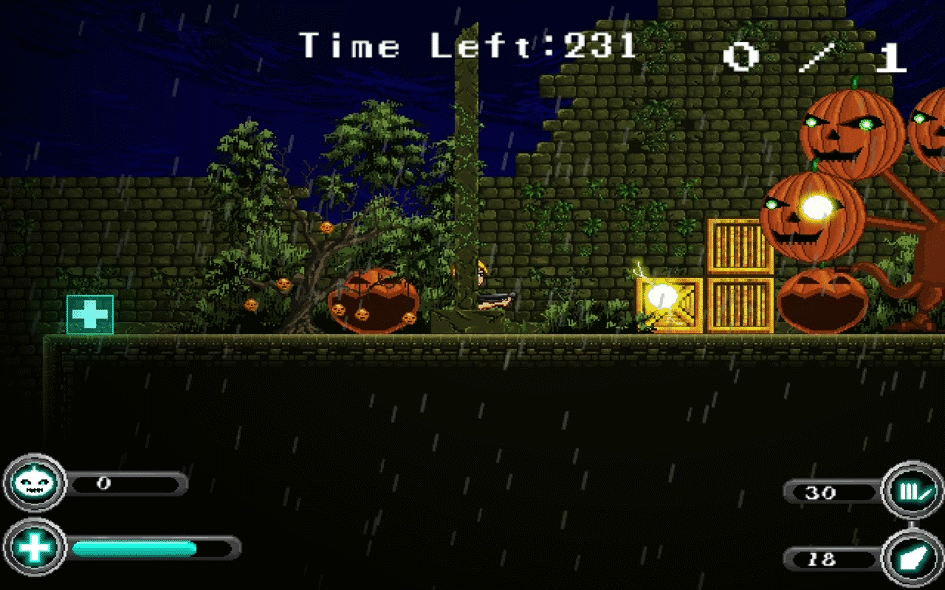Select the magazine clip icon

[x=913, y=558]
